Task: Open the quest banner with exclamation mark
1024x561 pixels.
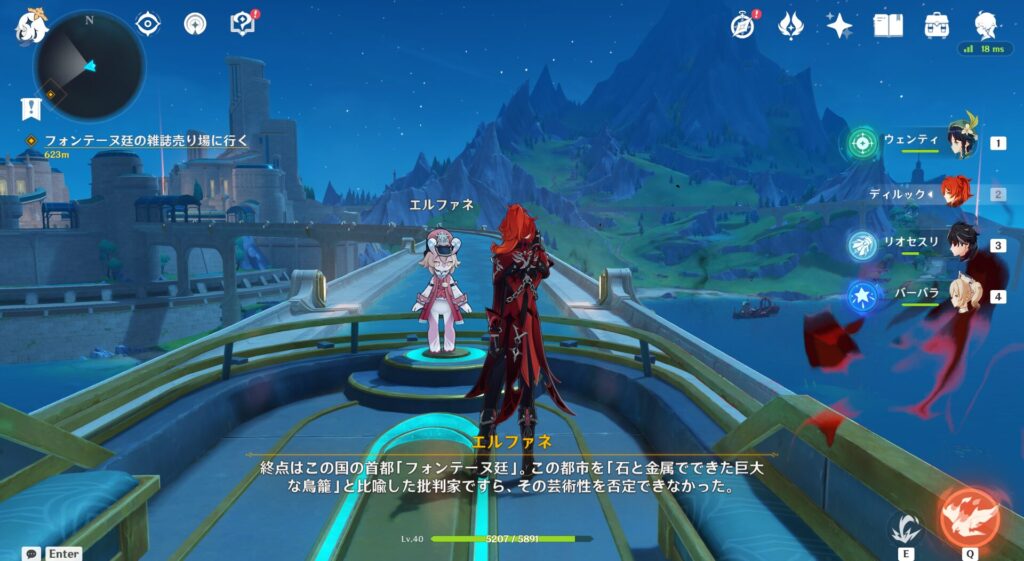Action: click(x=29, y=108)
